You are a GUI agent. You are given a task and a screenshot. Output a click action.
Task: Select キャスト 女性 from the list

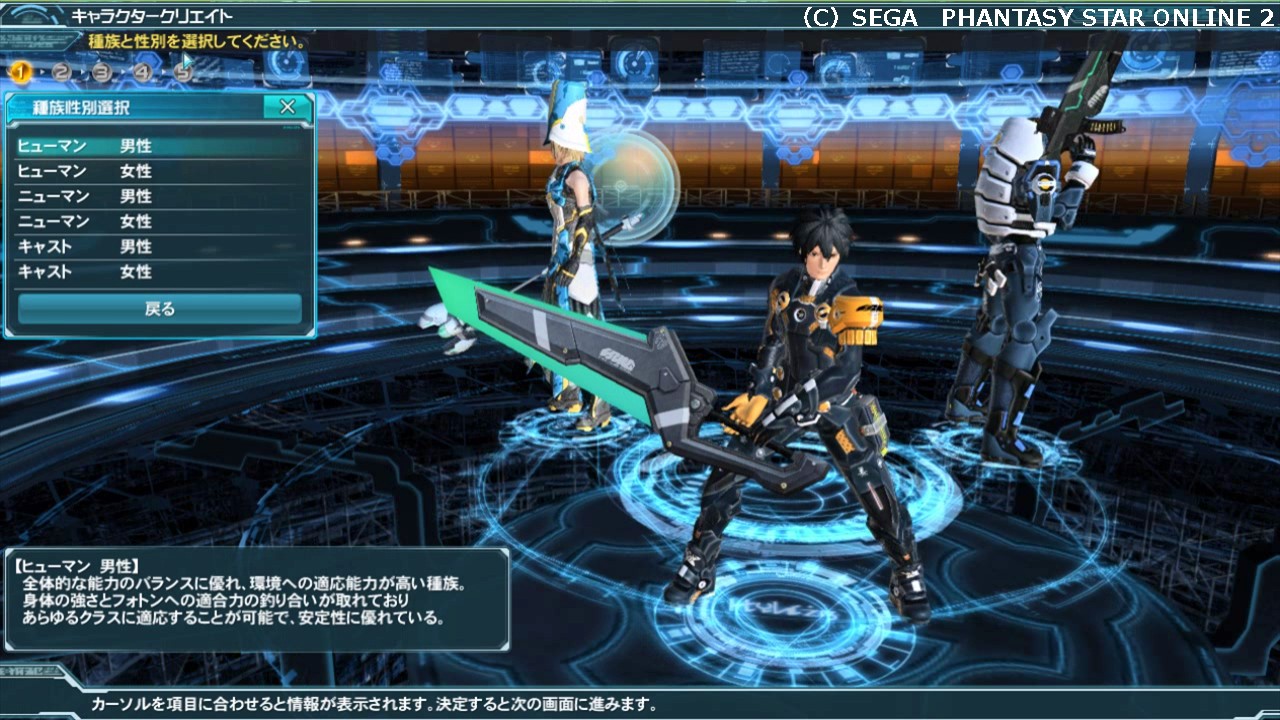coord(160,272)
